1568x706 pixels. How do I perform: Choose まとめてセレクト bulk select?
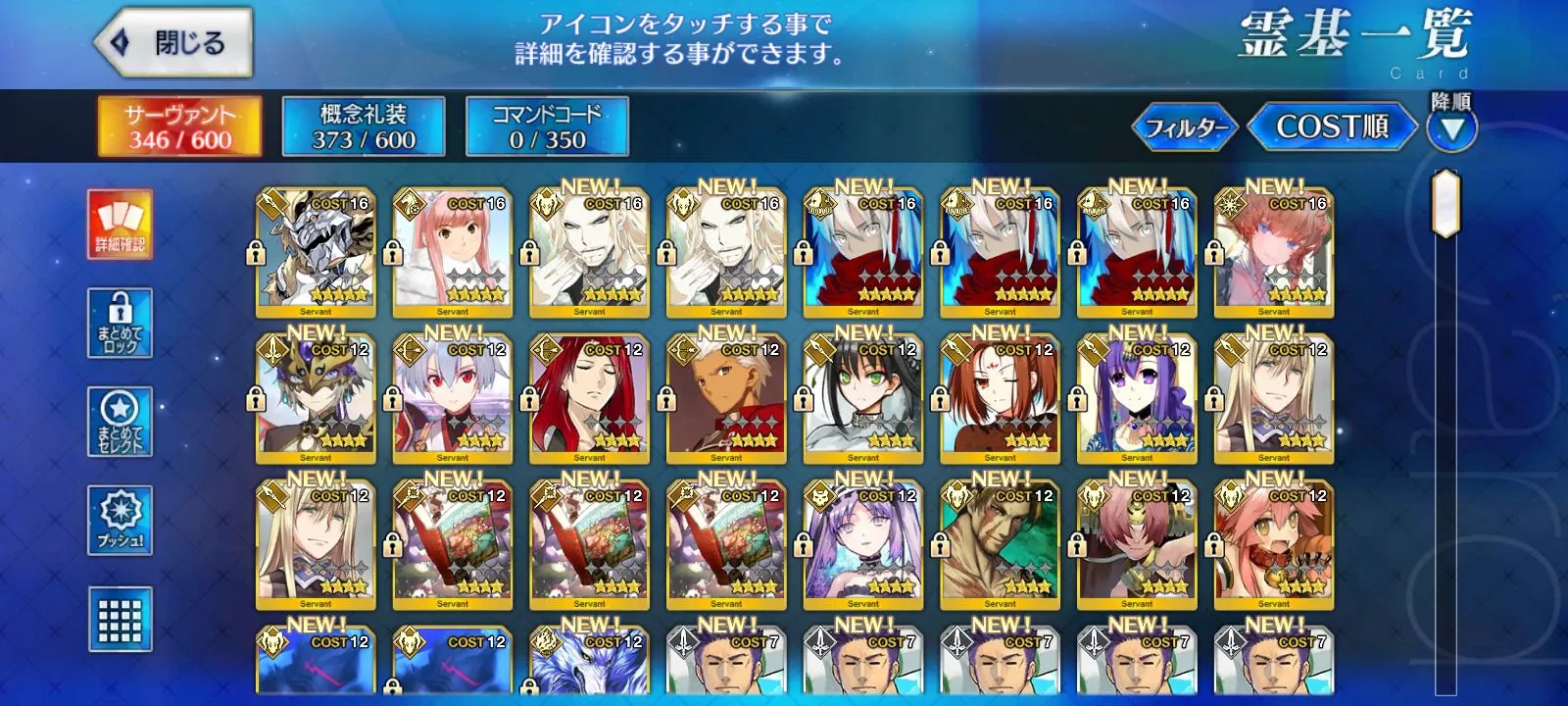(x=120, y=422)
